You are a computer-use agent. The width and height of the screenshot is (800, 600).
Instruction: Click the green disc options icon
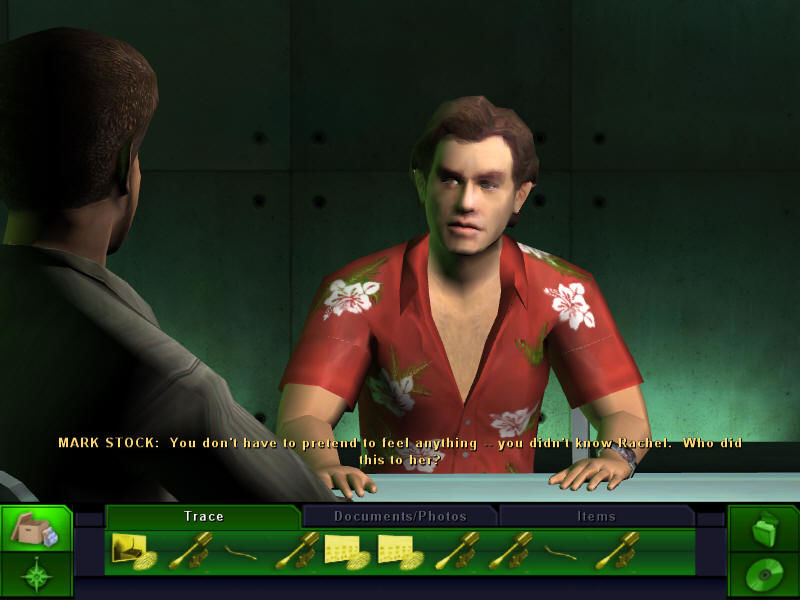tap(763, 576)
